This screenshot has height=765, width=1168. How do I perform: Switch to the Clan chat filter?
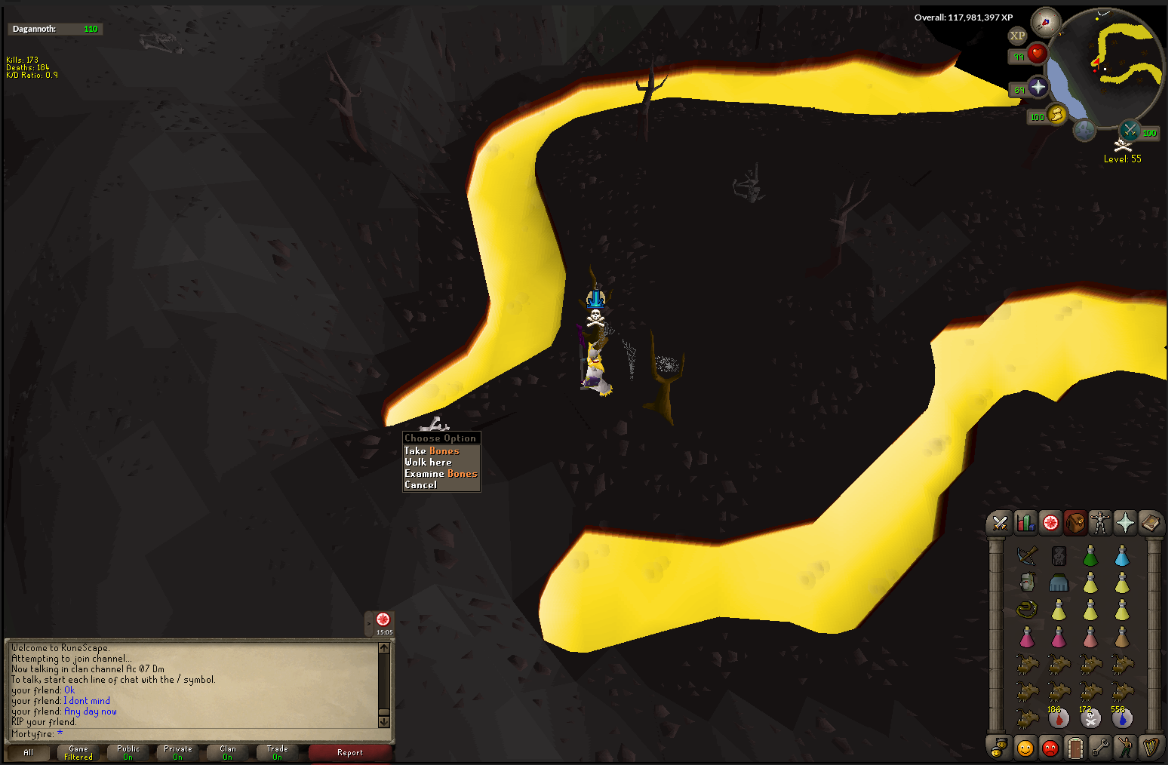[227, 752]
